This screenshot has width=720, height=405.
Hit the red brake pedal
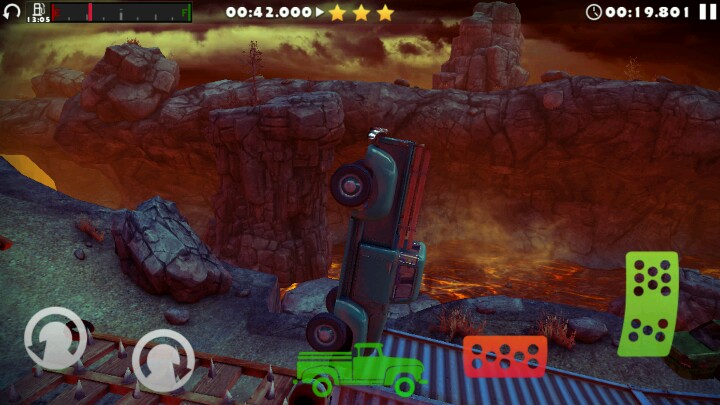(x=504, y=356)
